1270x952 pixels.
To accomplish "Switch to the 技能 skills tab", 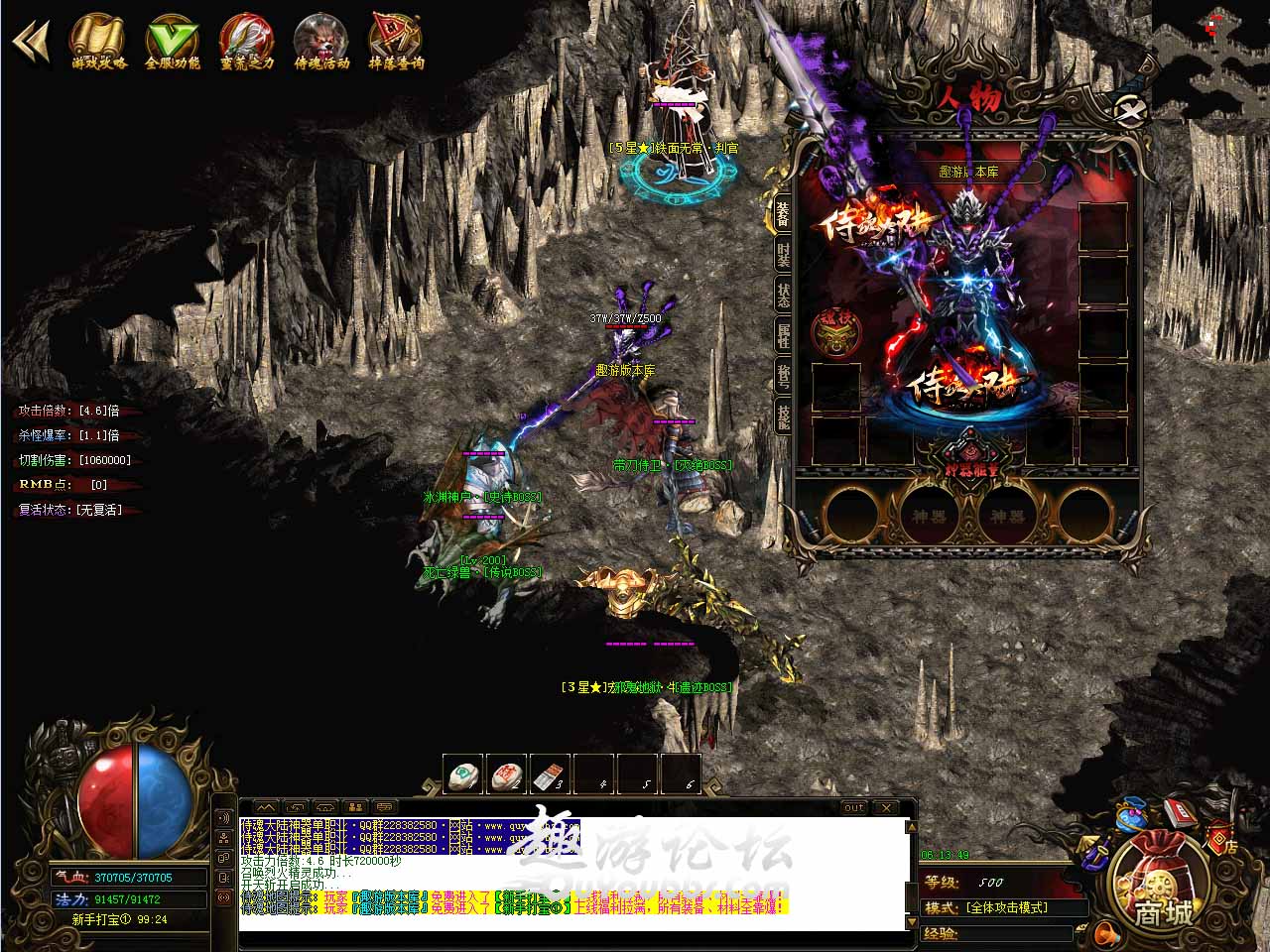I will [x=784, y=416].
